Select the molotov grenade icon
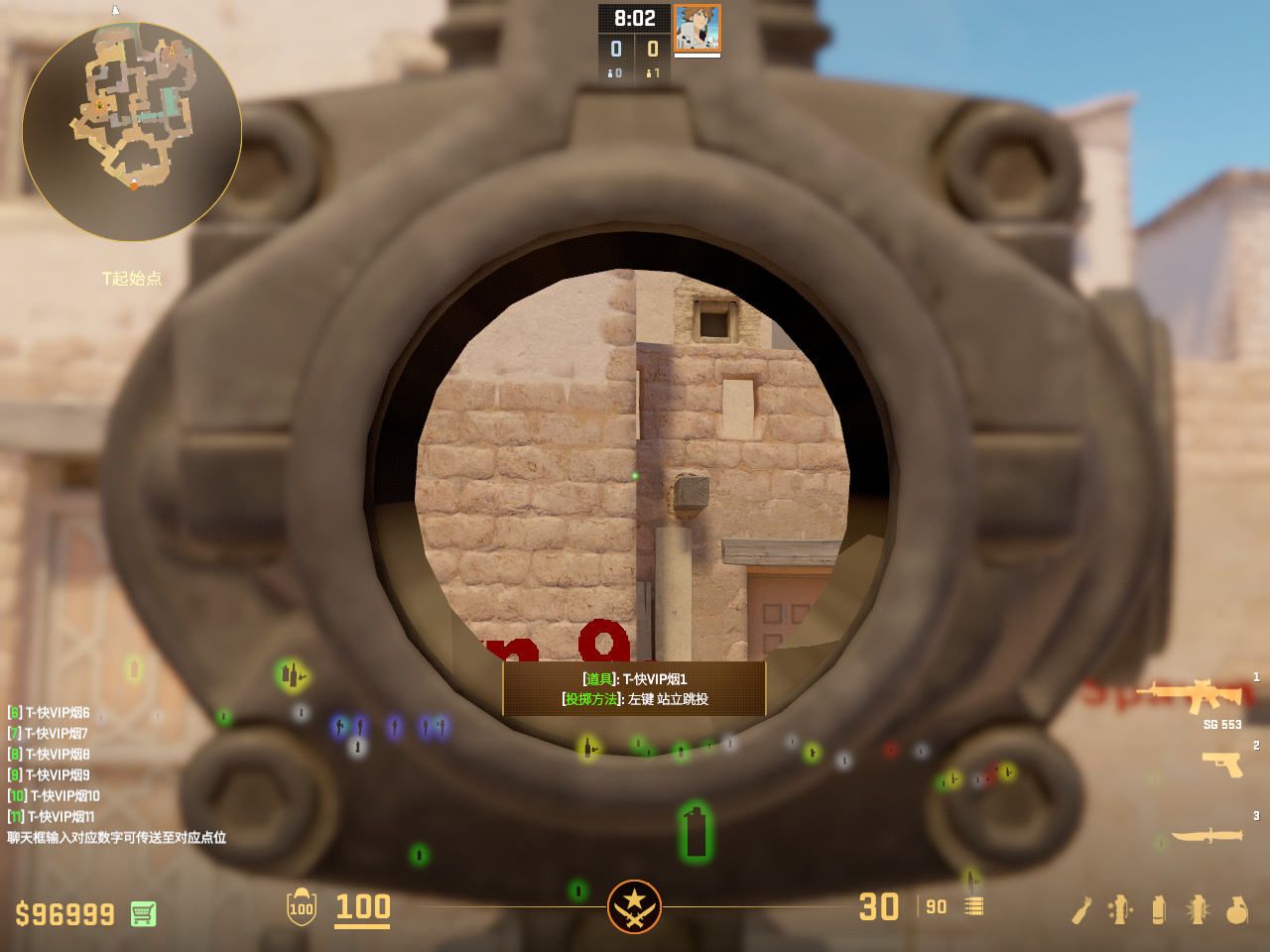1270x952 pixels. (1081, 909)
